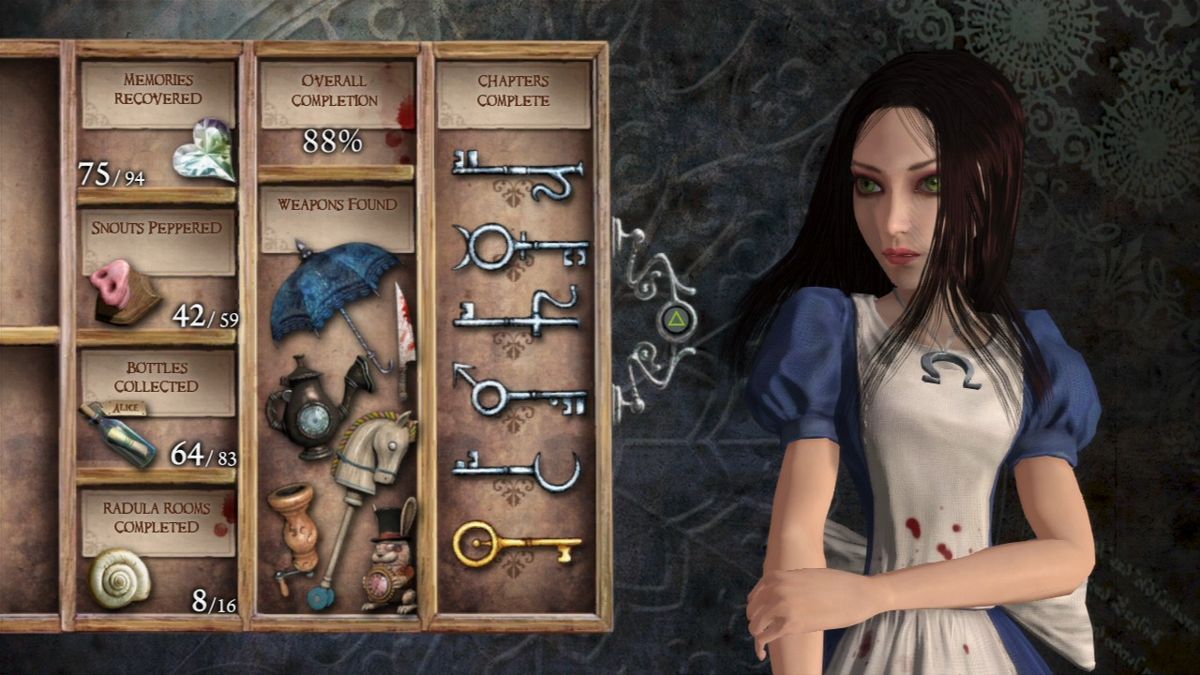Select the bloody Vorpal Blade knife
Viewport: 1200px width, 675px height.
click(x=405, y=334)
